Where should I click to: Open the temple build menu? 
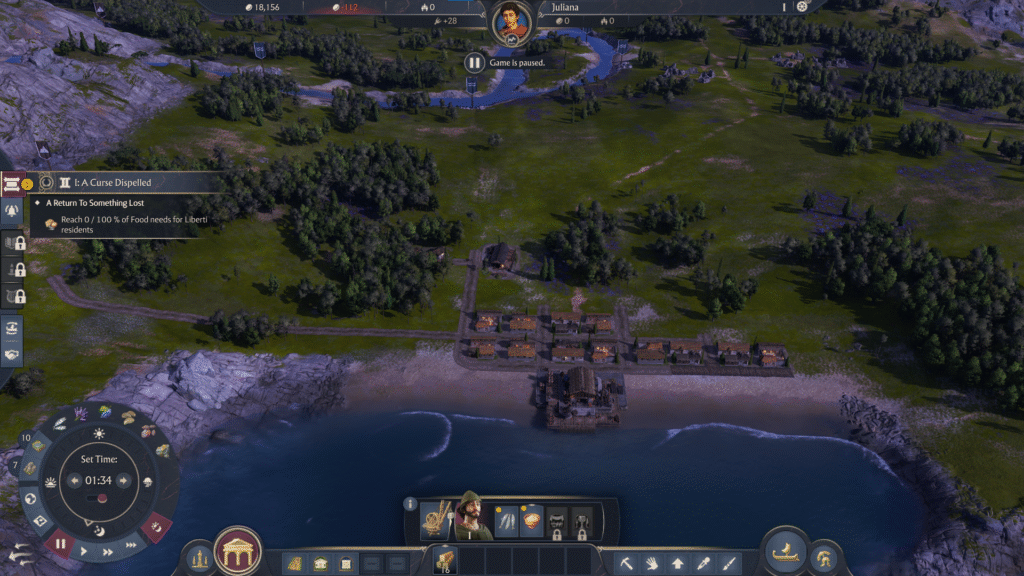click(238, 551)
